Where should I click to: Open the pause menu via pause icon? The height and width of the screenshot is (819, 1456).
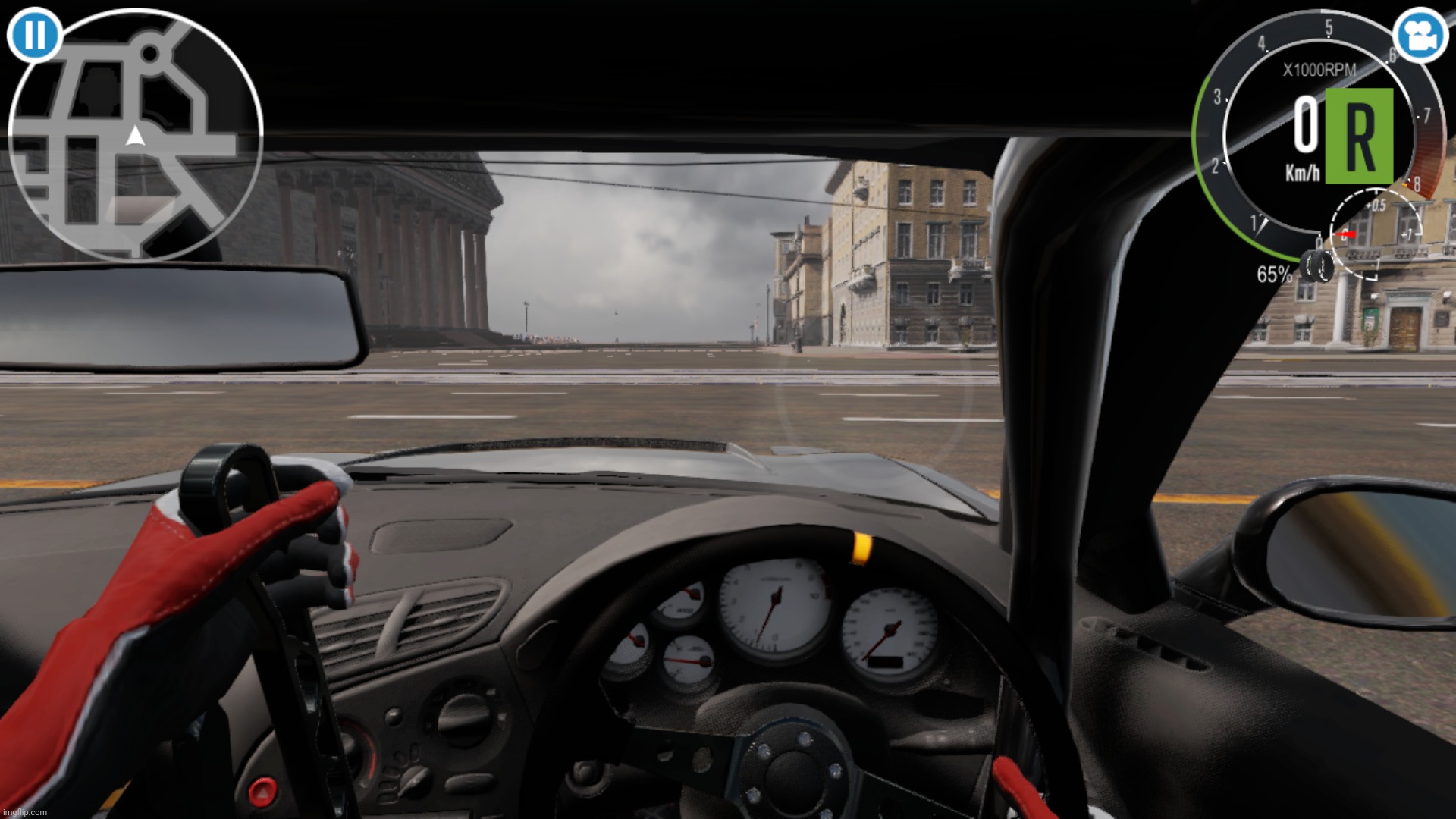click(x=35, y=35)
